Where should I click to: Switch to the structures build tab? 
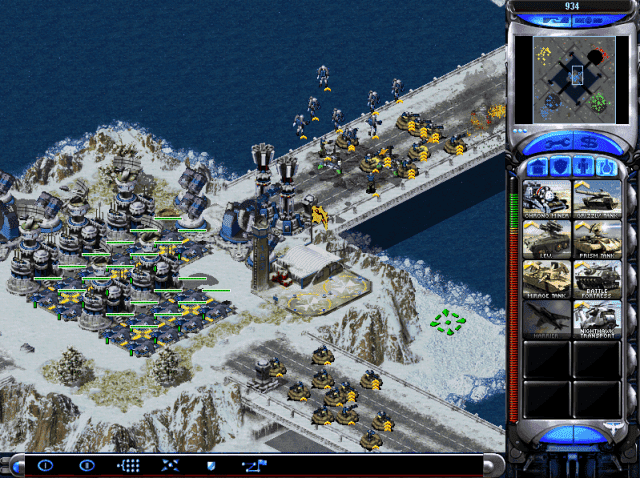click(536, 166)
